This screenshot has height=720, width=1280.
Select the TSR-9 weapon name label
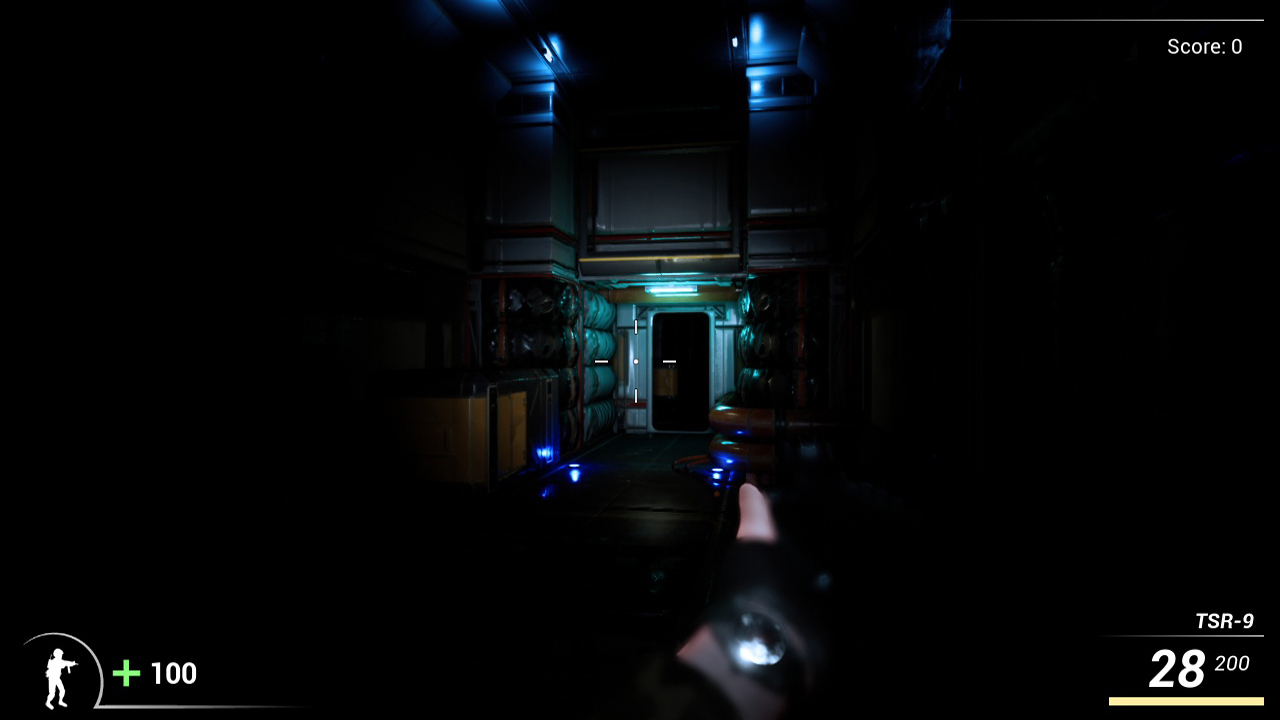point(1224,620)
